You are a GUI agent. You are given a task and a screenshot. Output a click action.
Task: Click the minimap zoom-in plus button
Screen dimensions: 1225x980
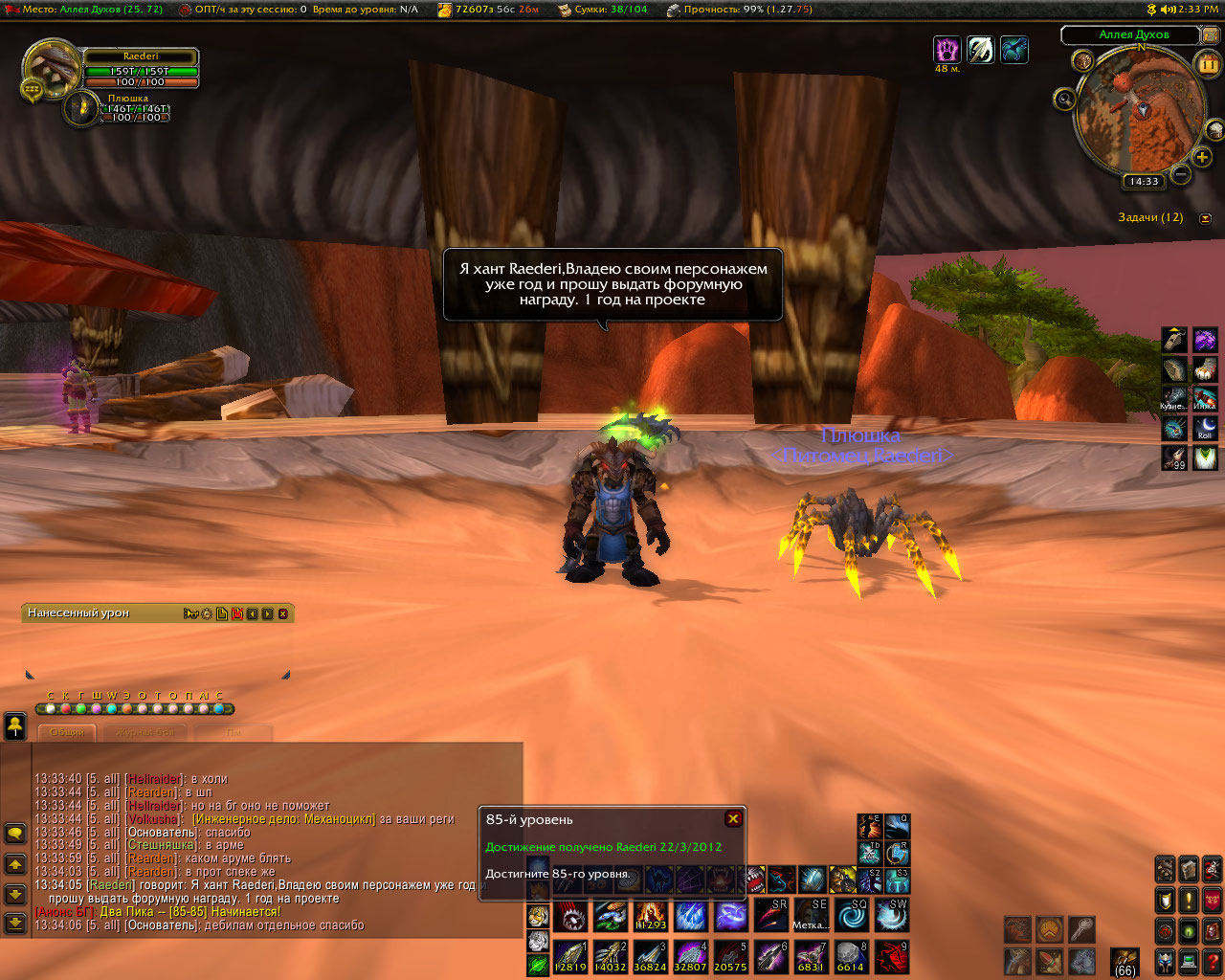click(1203, 156)
